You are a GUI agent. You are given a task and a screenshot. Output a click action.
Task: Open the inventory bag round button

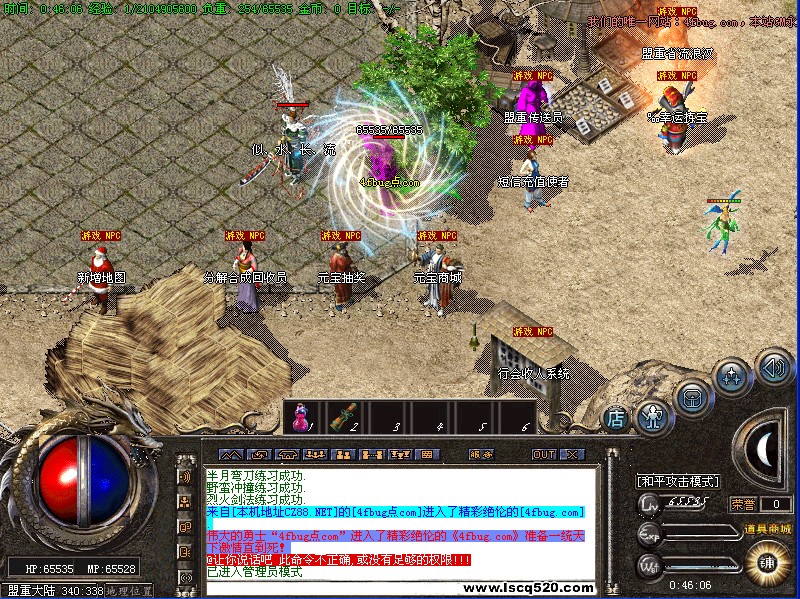coord(692,395)
